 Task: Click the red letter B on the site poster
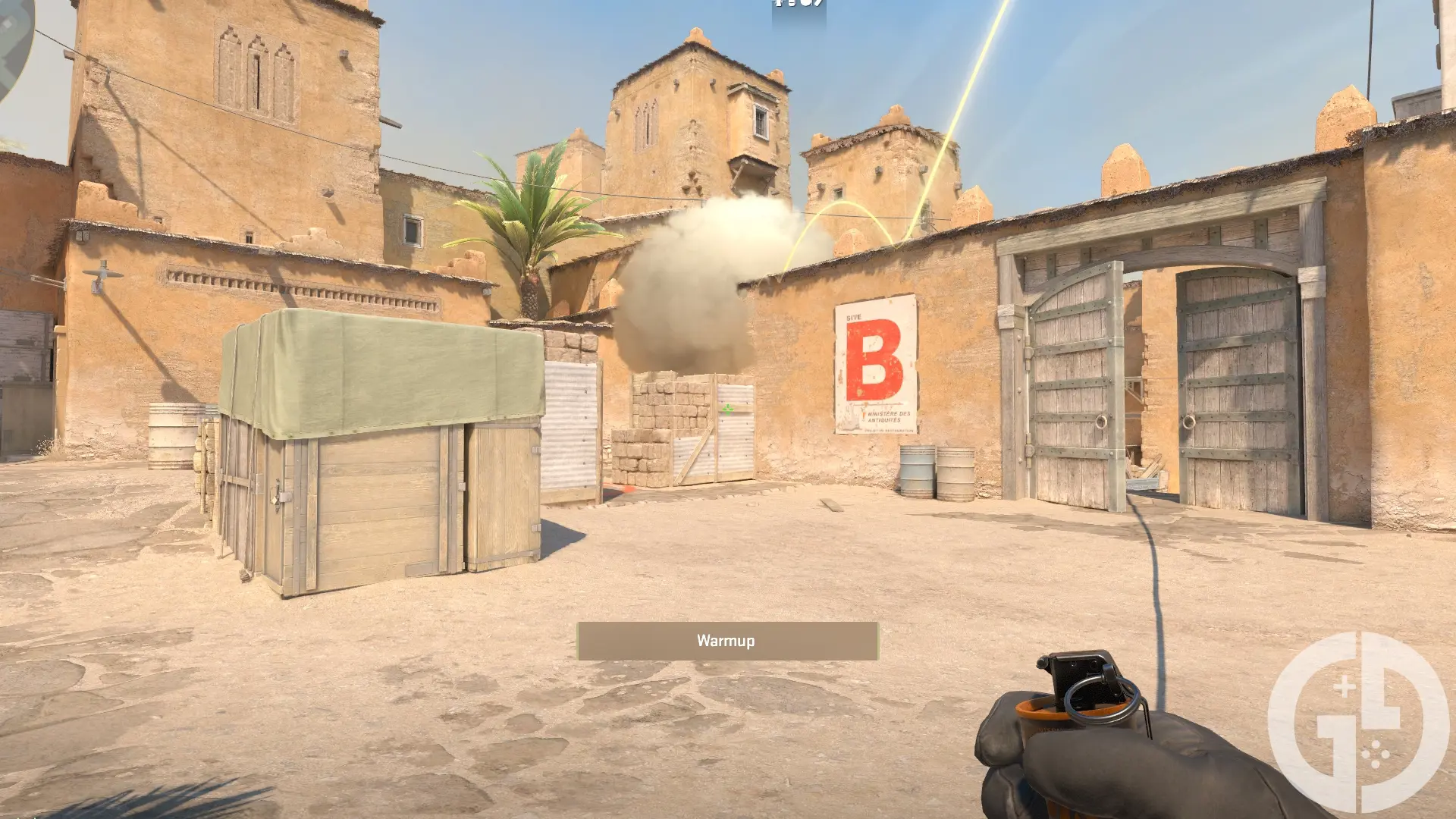[x=874, y=362]
